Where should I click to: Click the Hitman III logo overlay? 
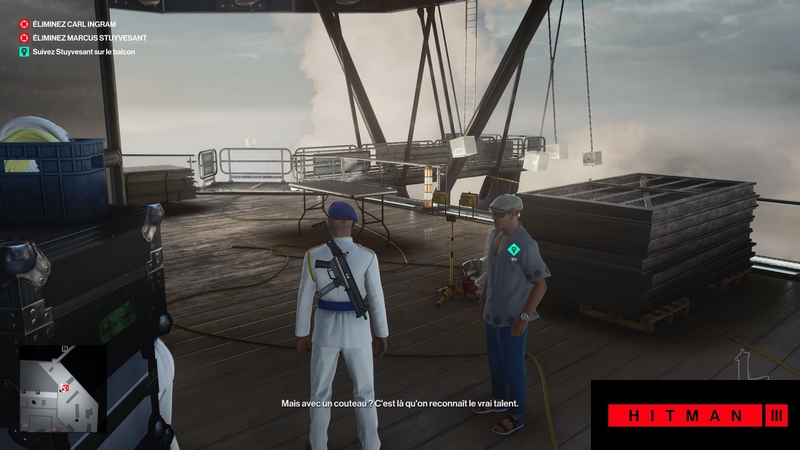[x=695, y=415]
